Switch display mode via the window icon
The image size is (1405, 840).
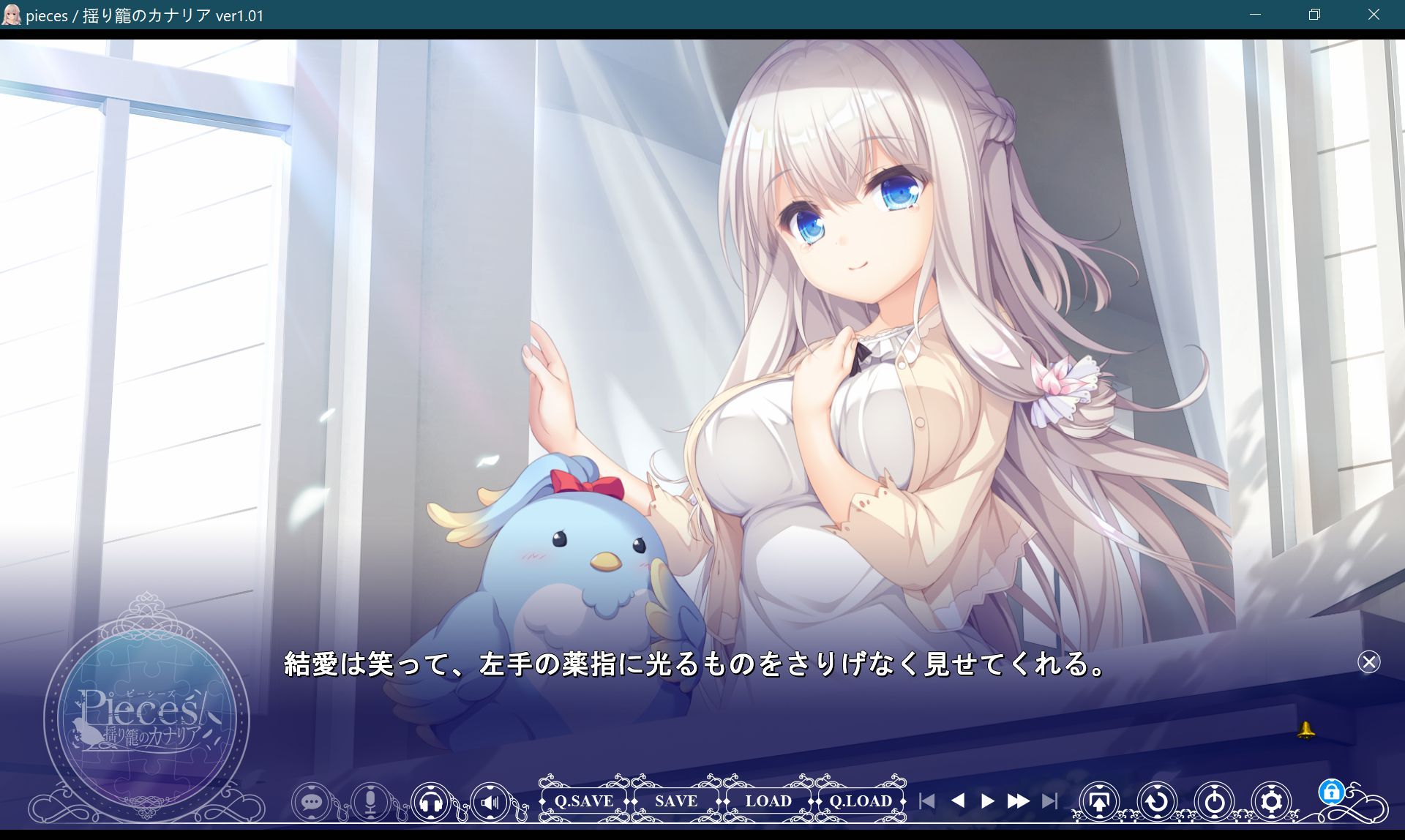coord(1100,801)
